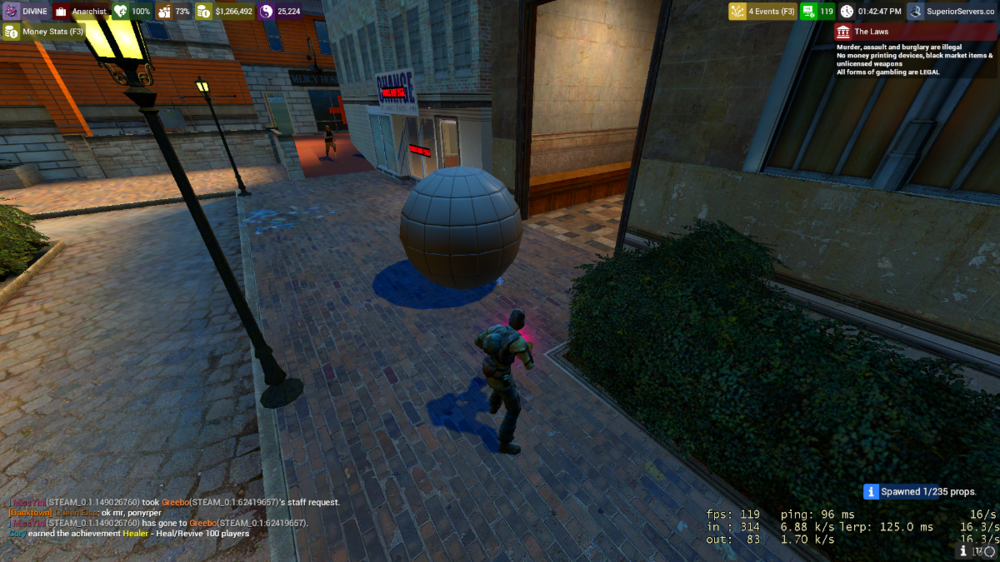Select the DIVINE rank badge
The image size is (1000, 562).
click(x=26, y=12)
